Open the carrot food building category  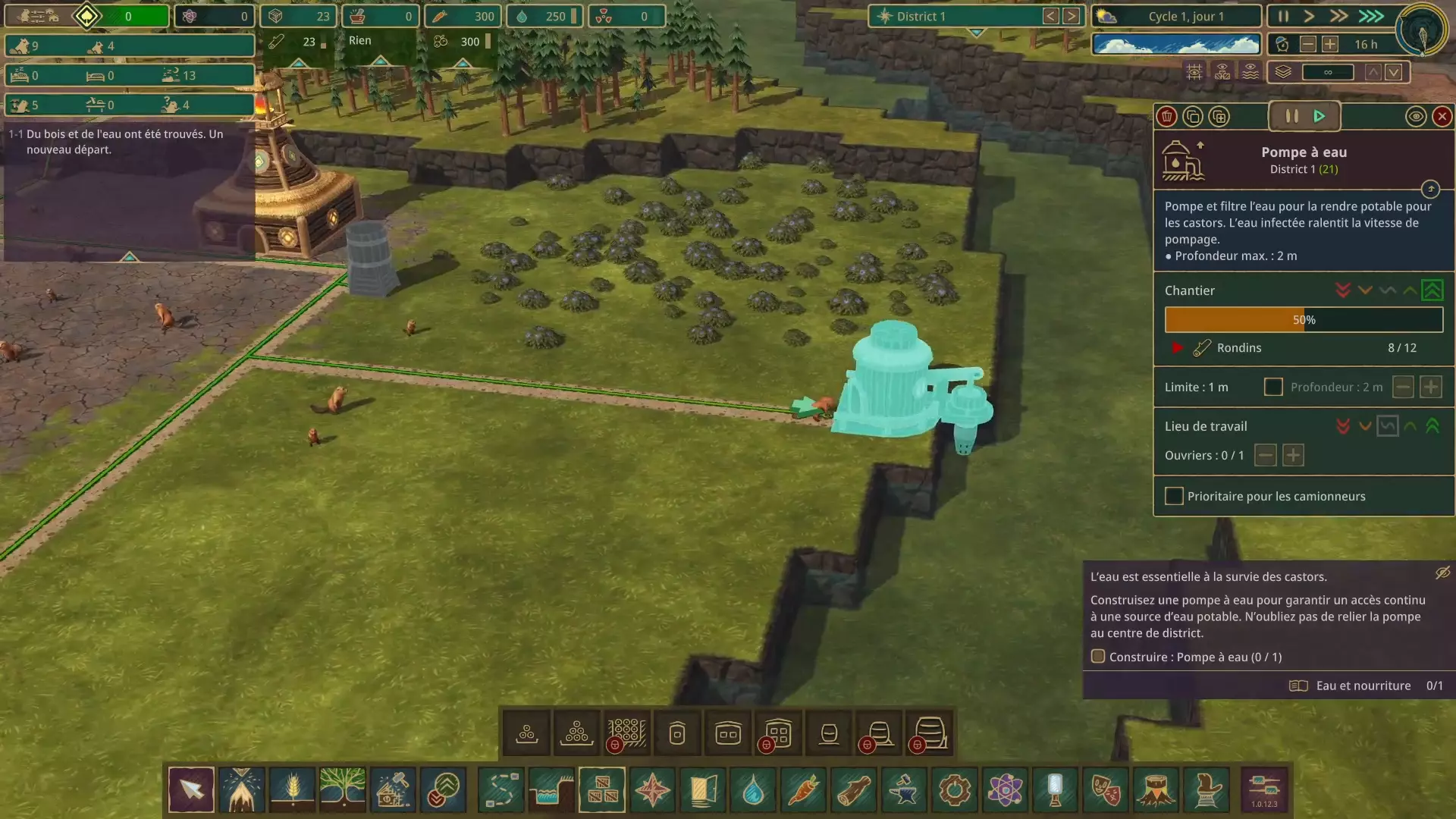[x=803, y=790]
